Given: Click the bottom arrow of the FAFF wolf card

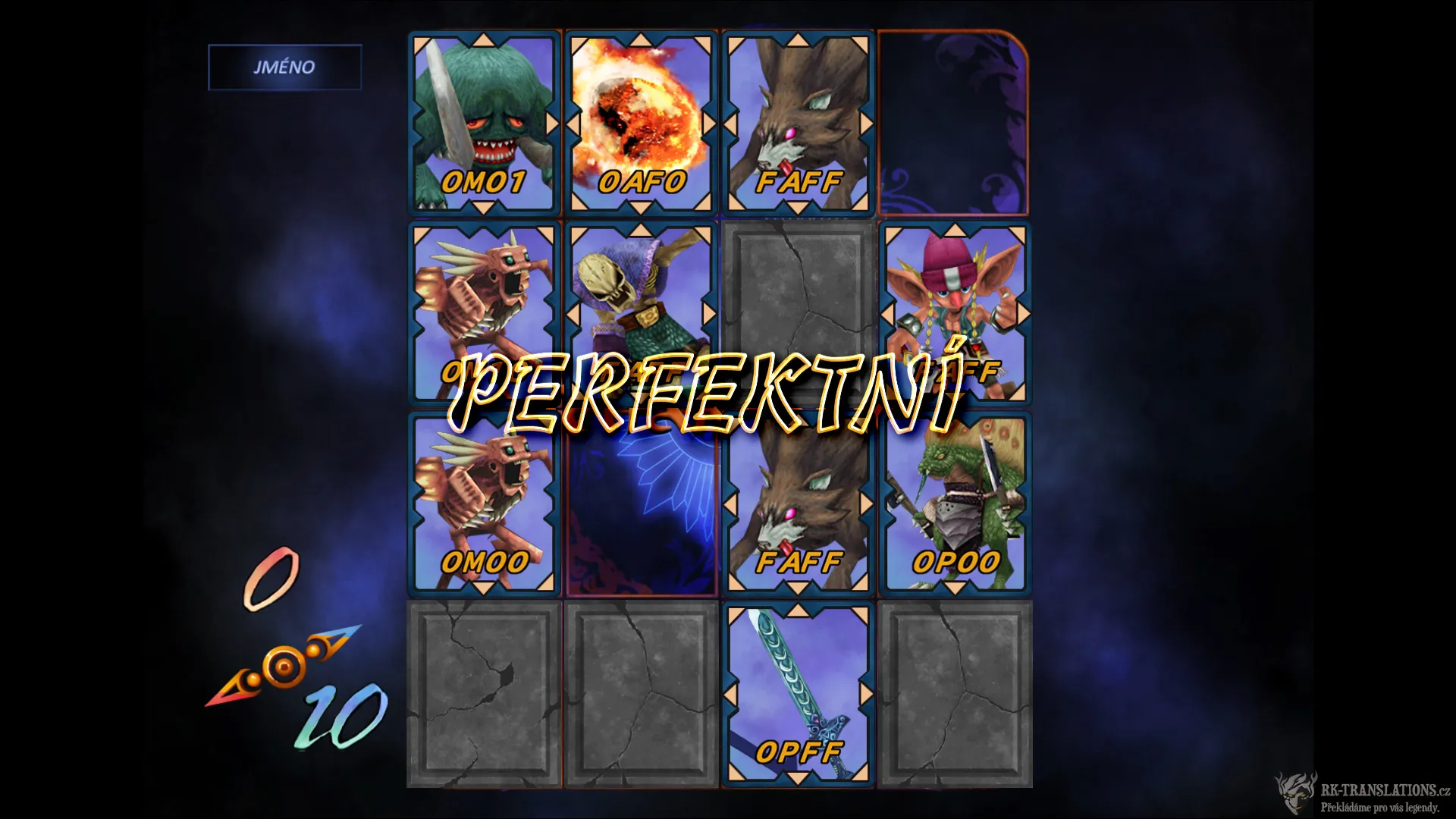Looking at the screenshot, I should click(799, 207).
